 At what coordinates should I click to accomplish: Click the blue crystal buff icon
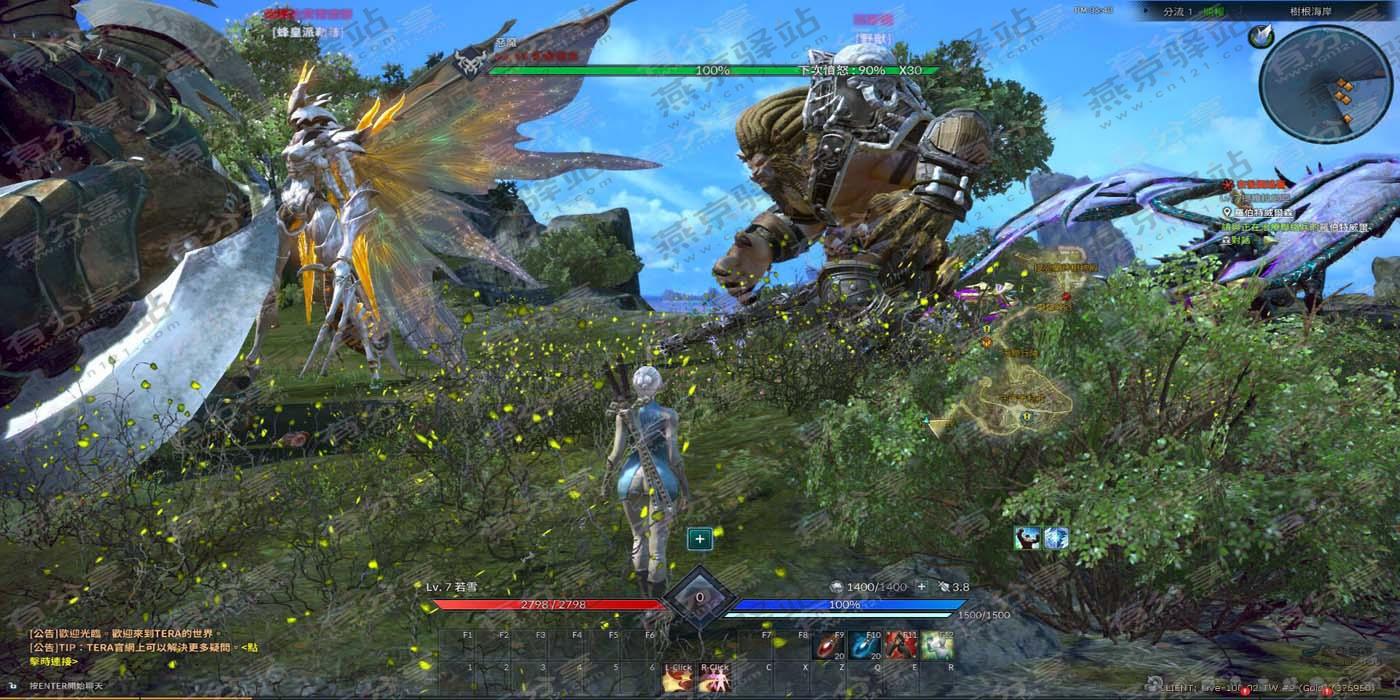[1056, 539]
